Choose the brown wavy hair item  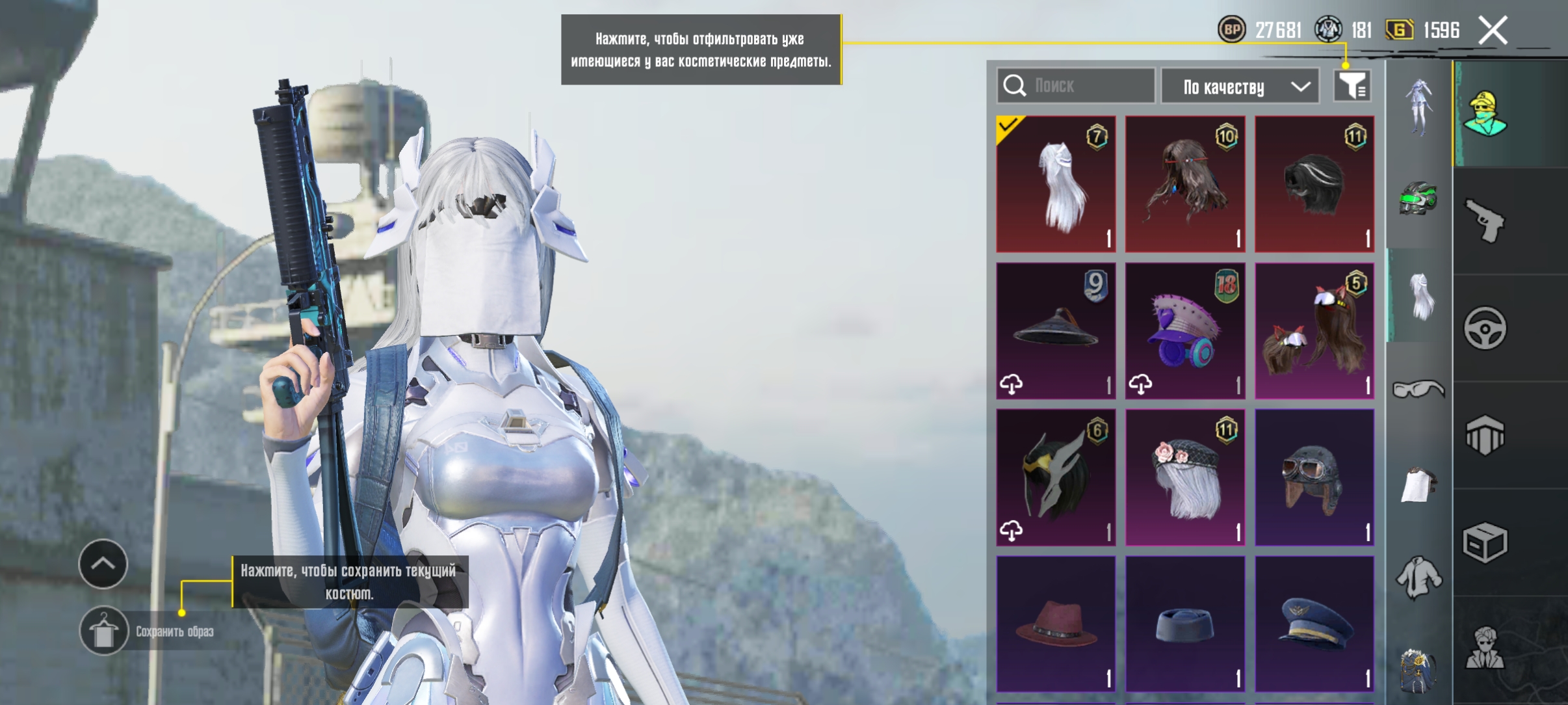point(1185,185)
